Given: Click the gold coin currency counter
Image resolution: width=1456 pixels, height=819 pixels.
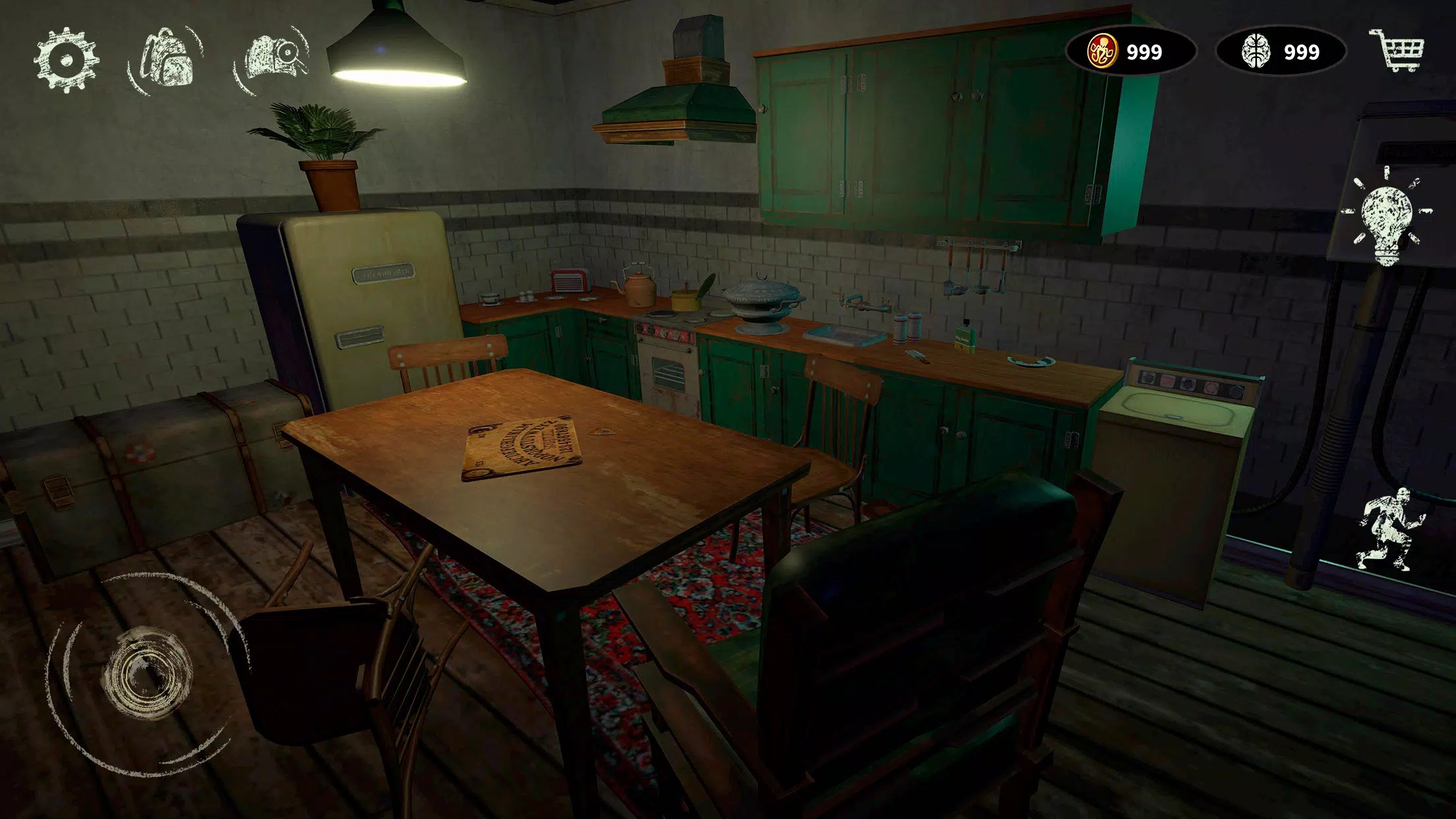Looking at the screenshot, I should tap(1130, 51).
